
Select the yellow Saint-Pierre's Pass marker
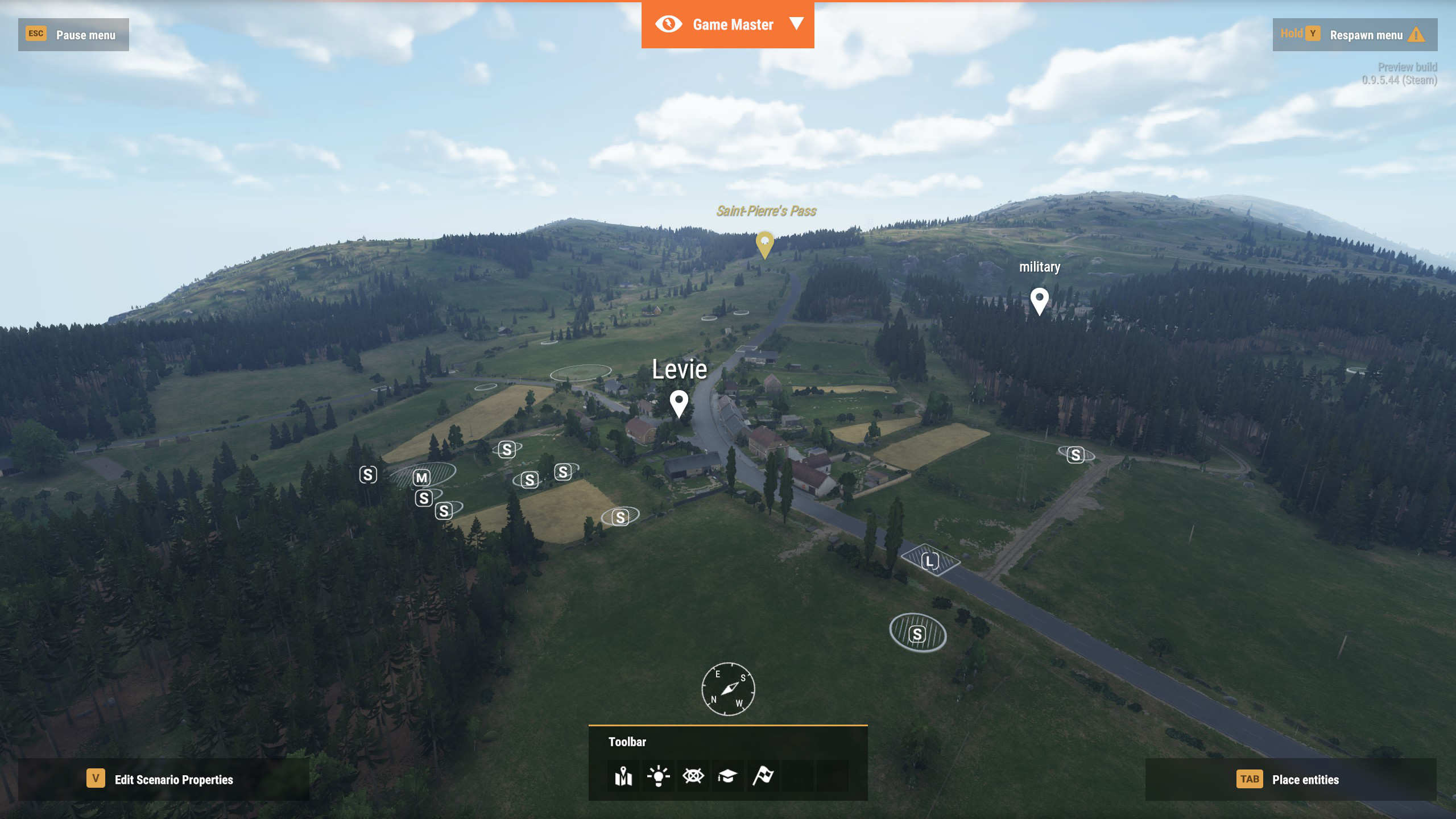pyautogui.click(x=764, y=244)
